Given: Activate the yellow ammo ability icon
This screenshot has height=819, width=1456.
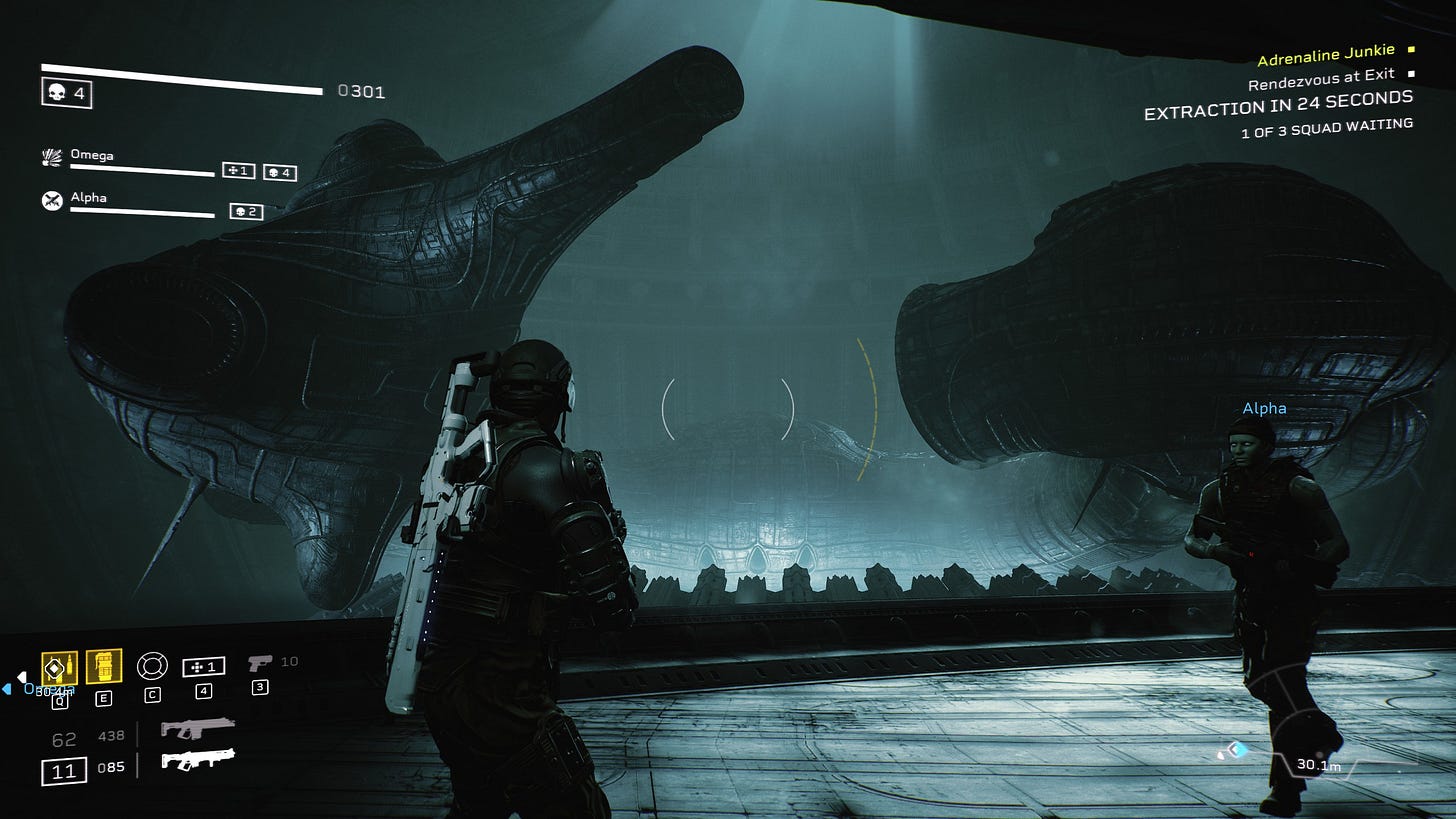Looking at the screenshot, I should [59, 667].
